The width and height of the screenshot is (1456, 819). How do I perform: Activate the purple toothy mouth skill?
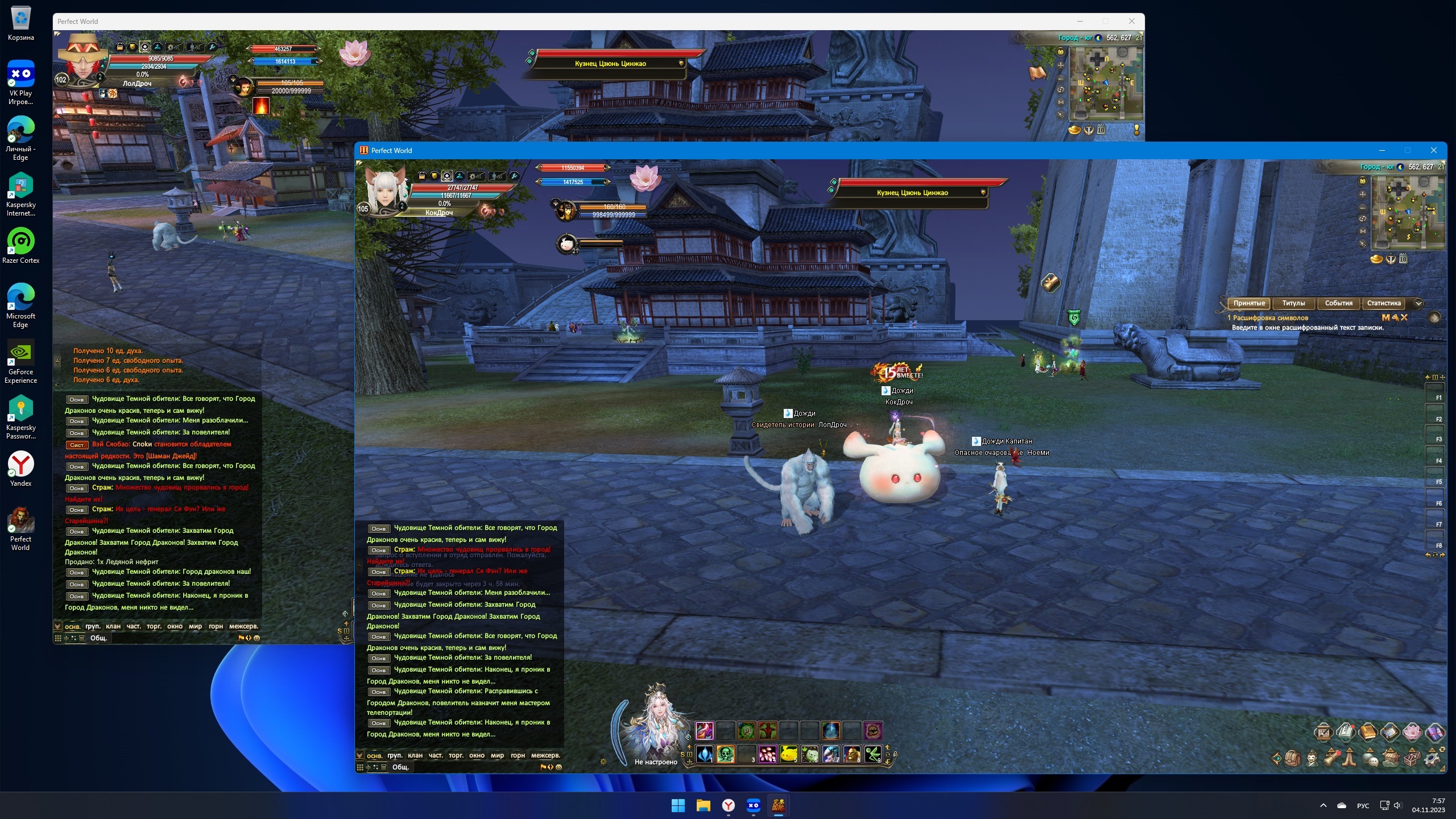[x=872, y=730]
